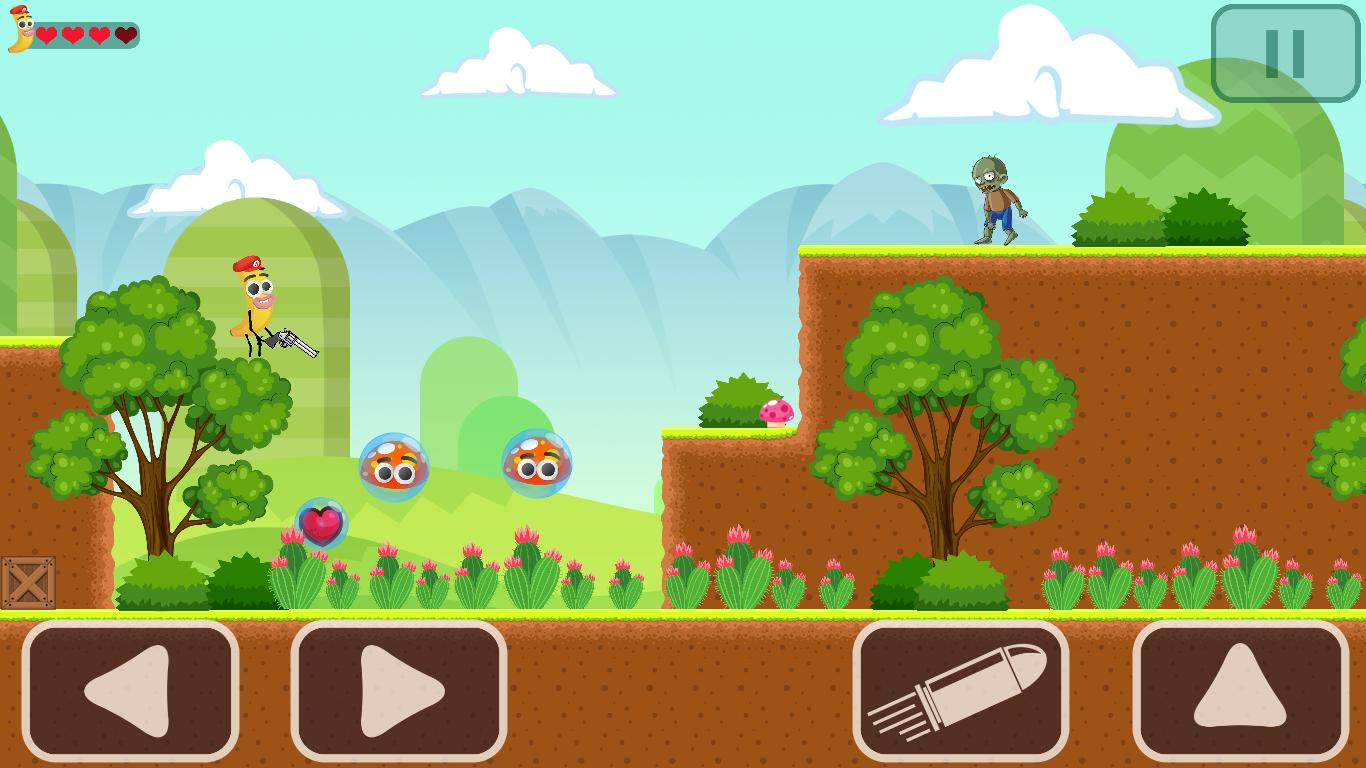
Task: Tap the rightmost orange bubble enemy
Action: 534,463
